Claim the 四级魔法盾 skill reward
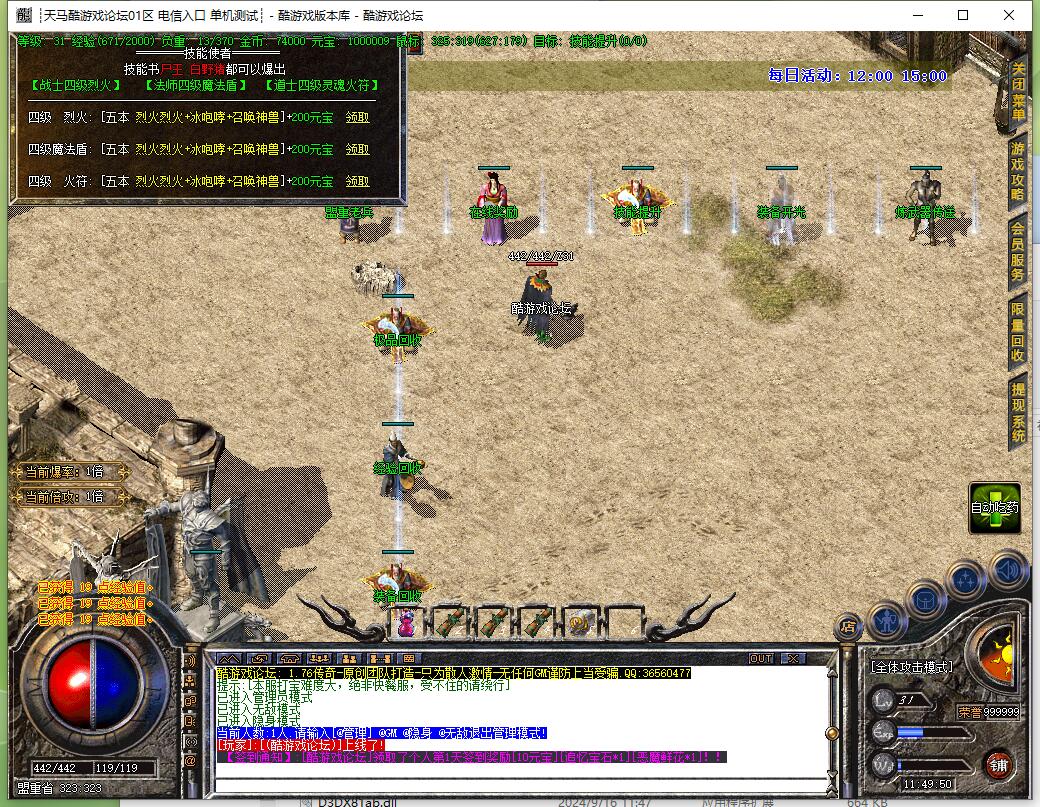The image size is (1040, 807). tap(357, 149)
